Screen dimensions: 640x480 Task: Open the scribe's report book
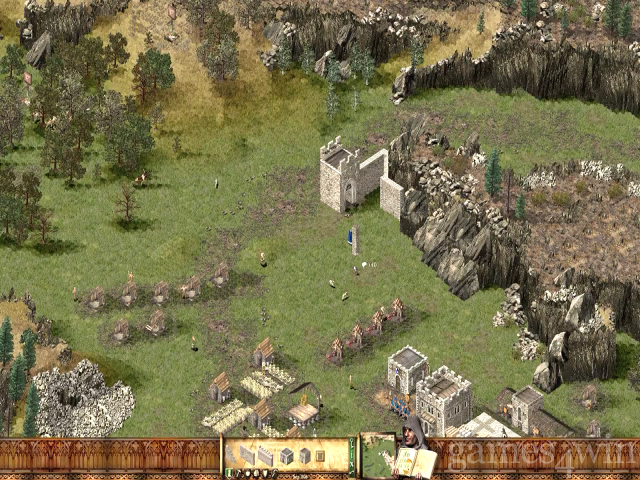coord(418,462)
